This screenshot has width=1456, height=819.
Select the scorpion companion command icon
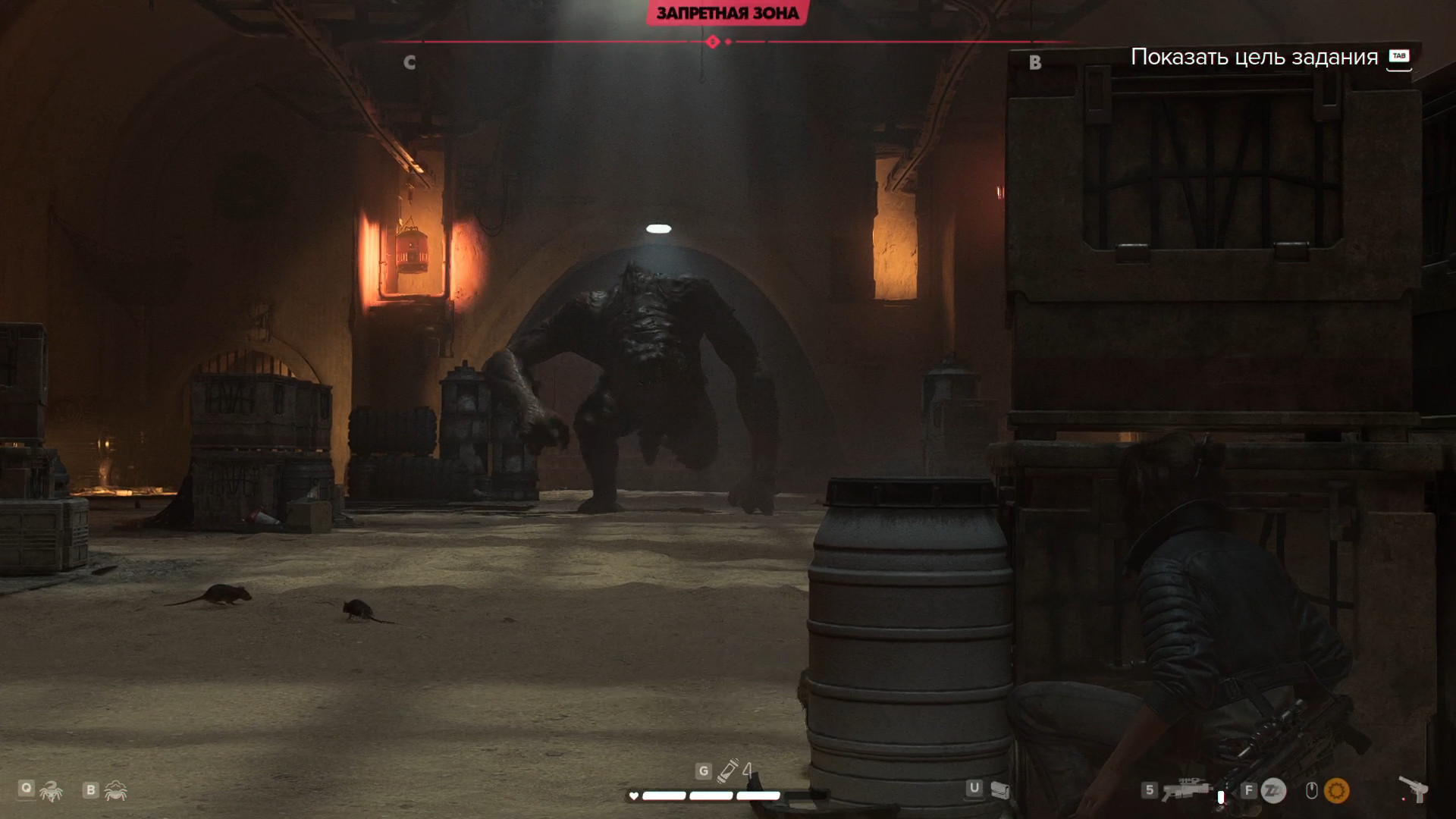click(x=51, y=792)
